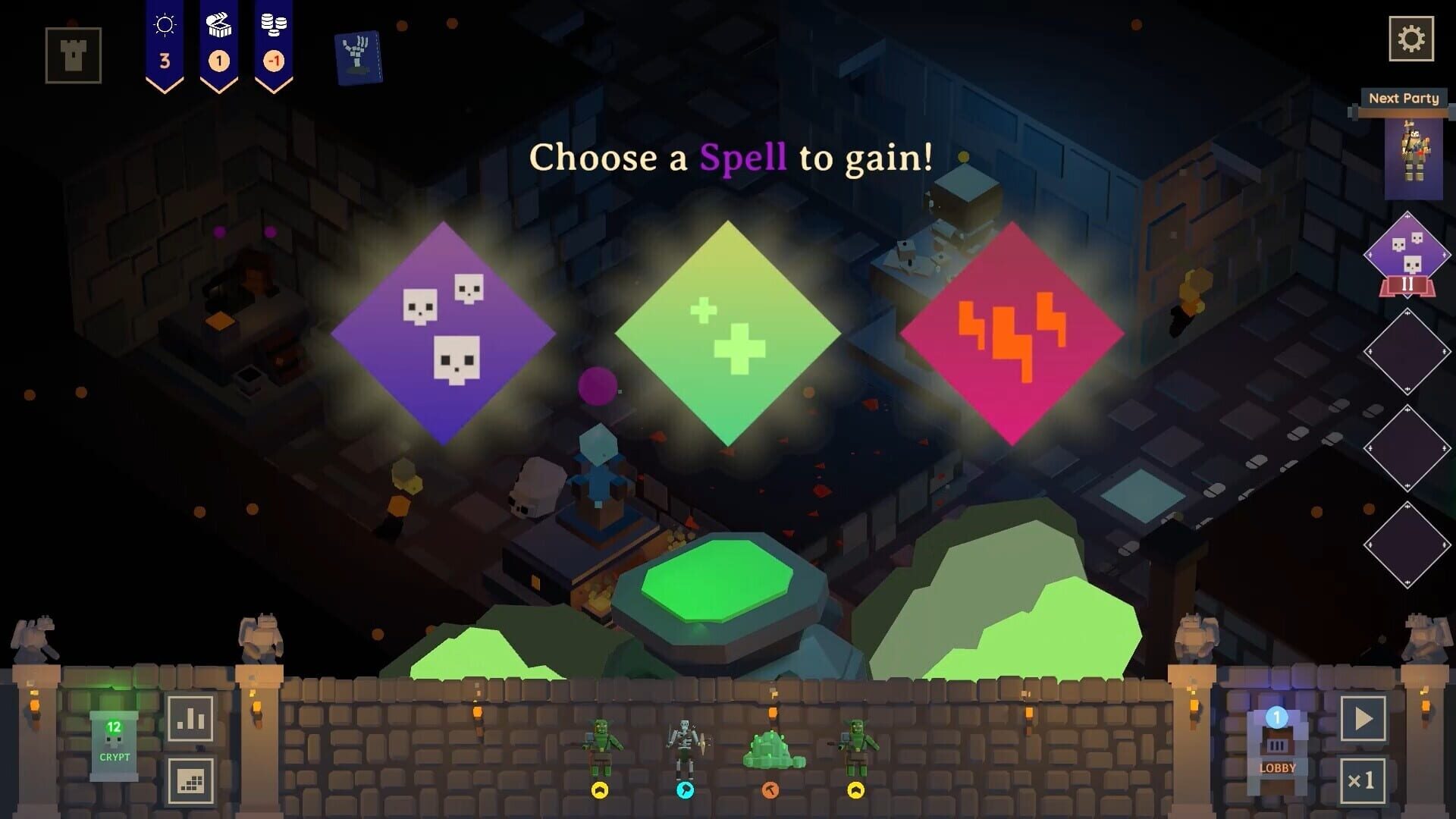Open the LOBBY building showing 1

click(x=1279, y=751)
